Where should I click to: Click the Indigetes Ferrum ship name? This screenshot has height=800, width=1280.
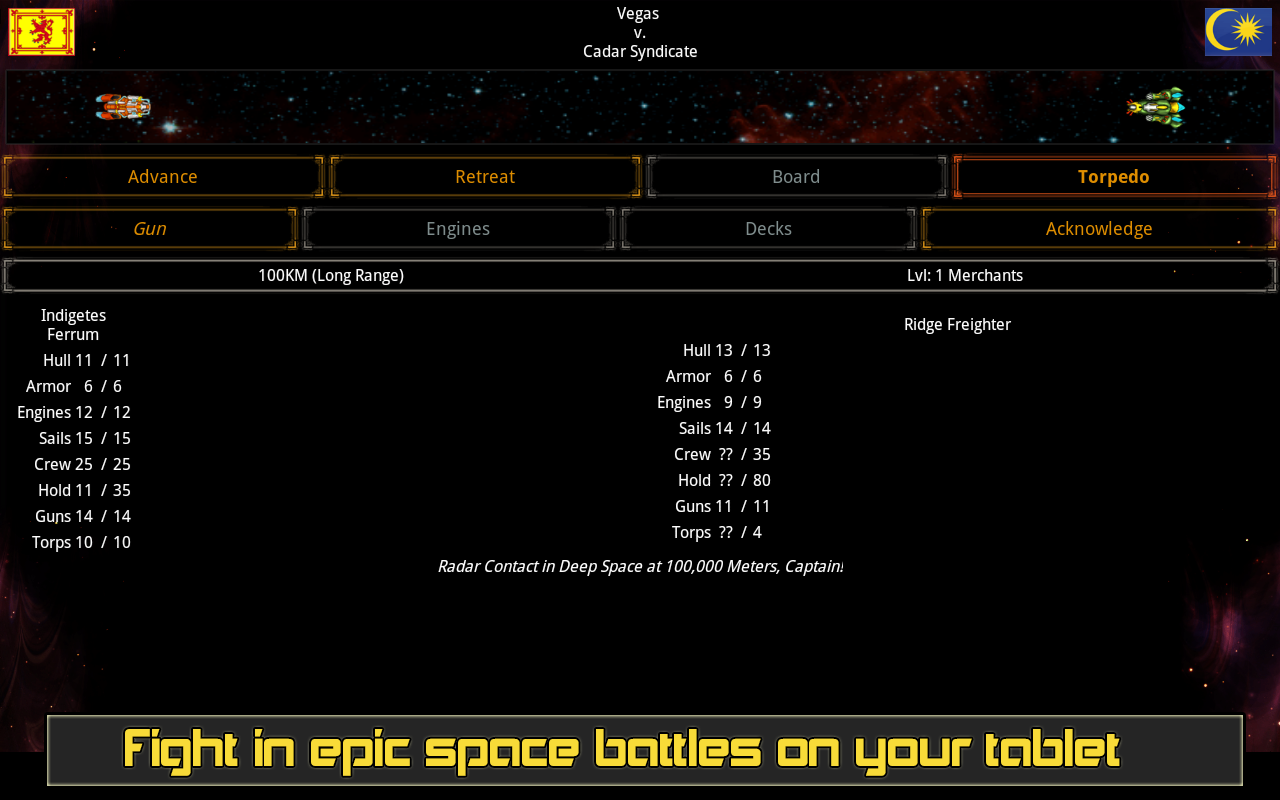point(73,324)
